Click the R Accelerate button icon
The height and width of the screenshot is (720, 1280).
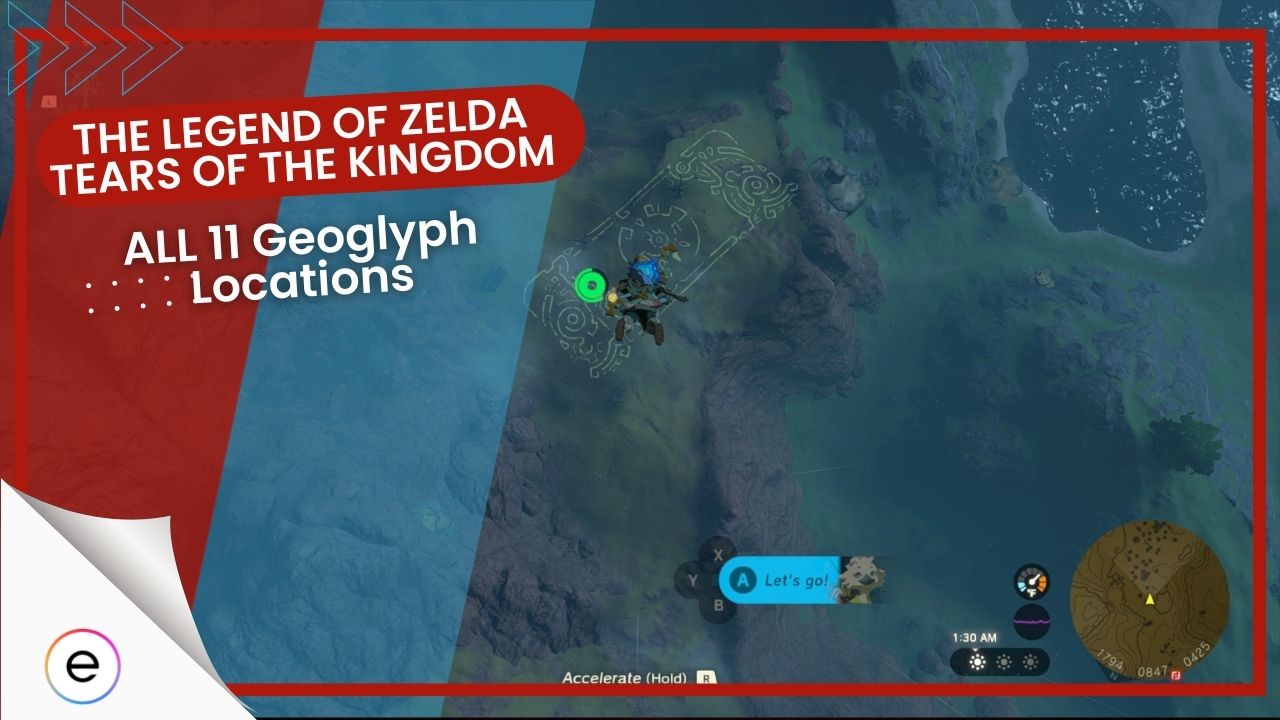[706, 676]
